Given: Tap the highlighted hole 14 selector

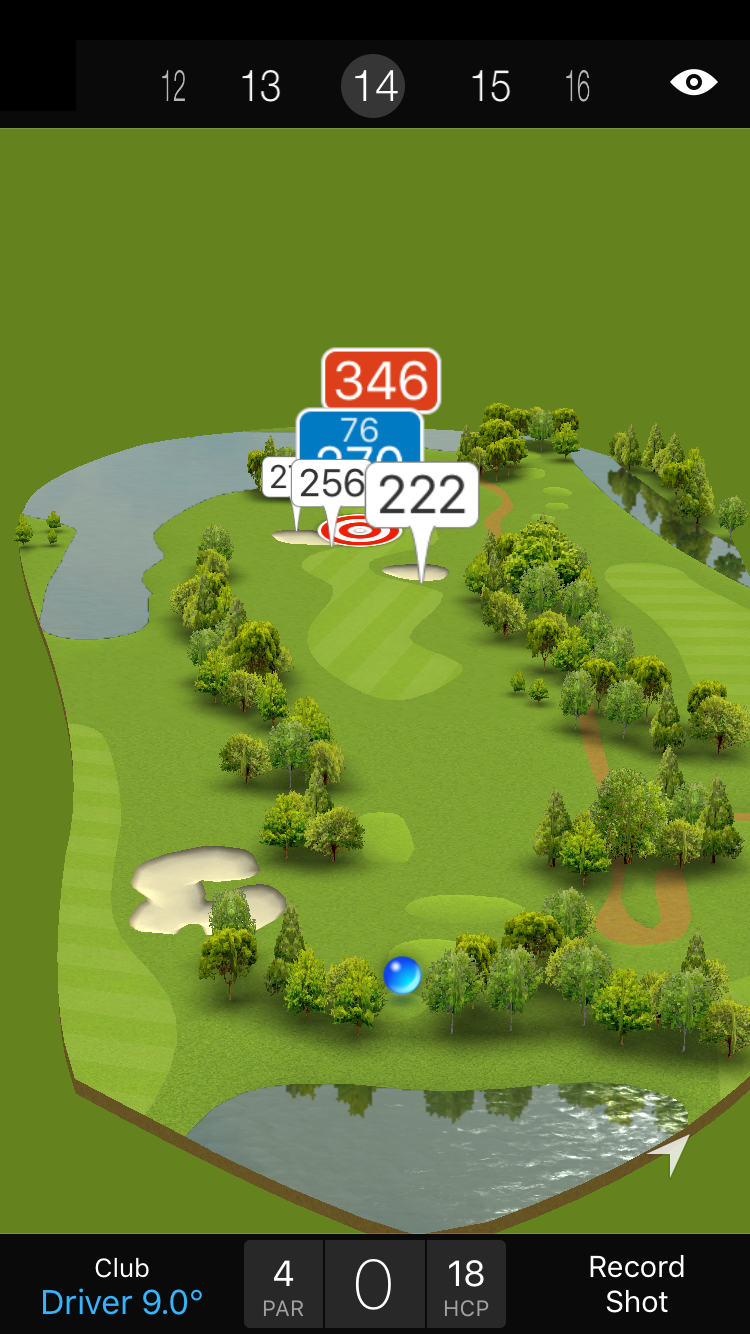Looking at the screenshot, I should [376, 87].
